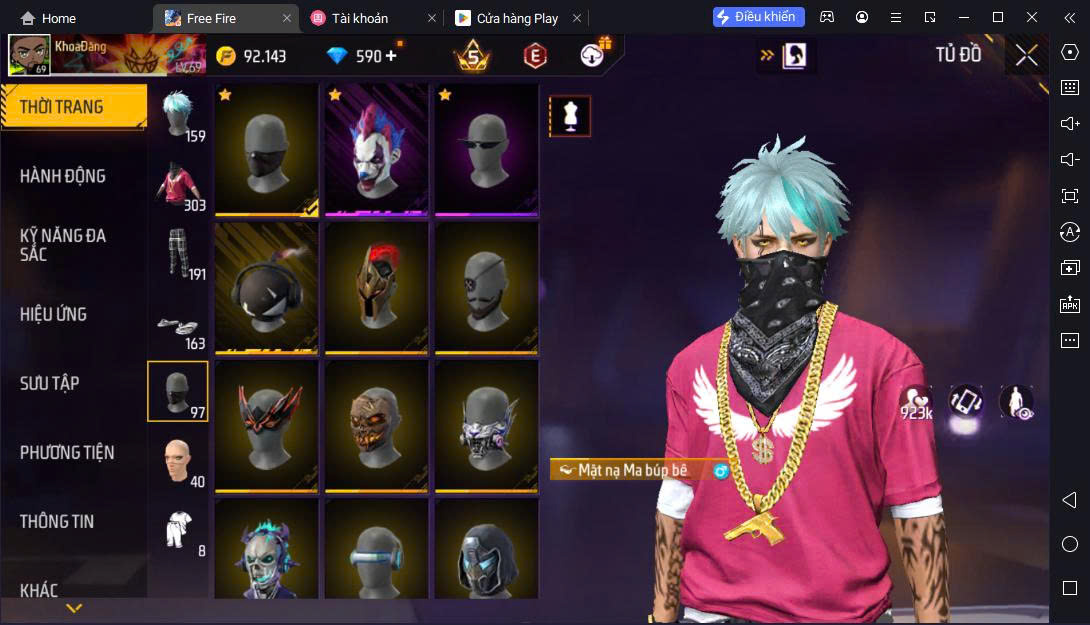The width and height of the screenshot is (1090, 625).
Task: Go to the SƯU TẬP tab
Action: click(x=50, y=383)
